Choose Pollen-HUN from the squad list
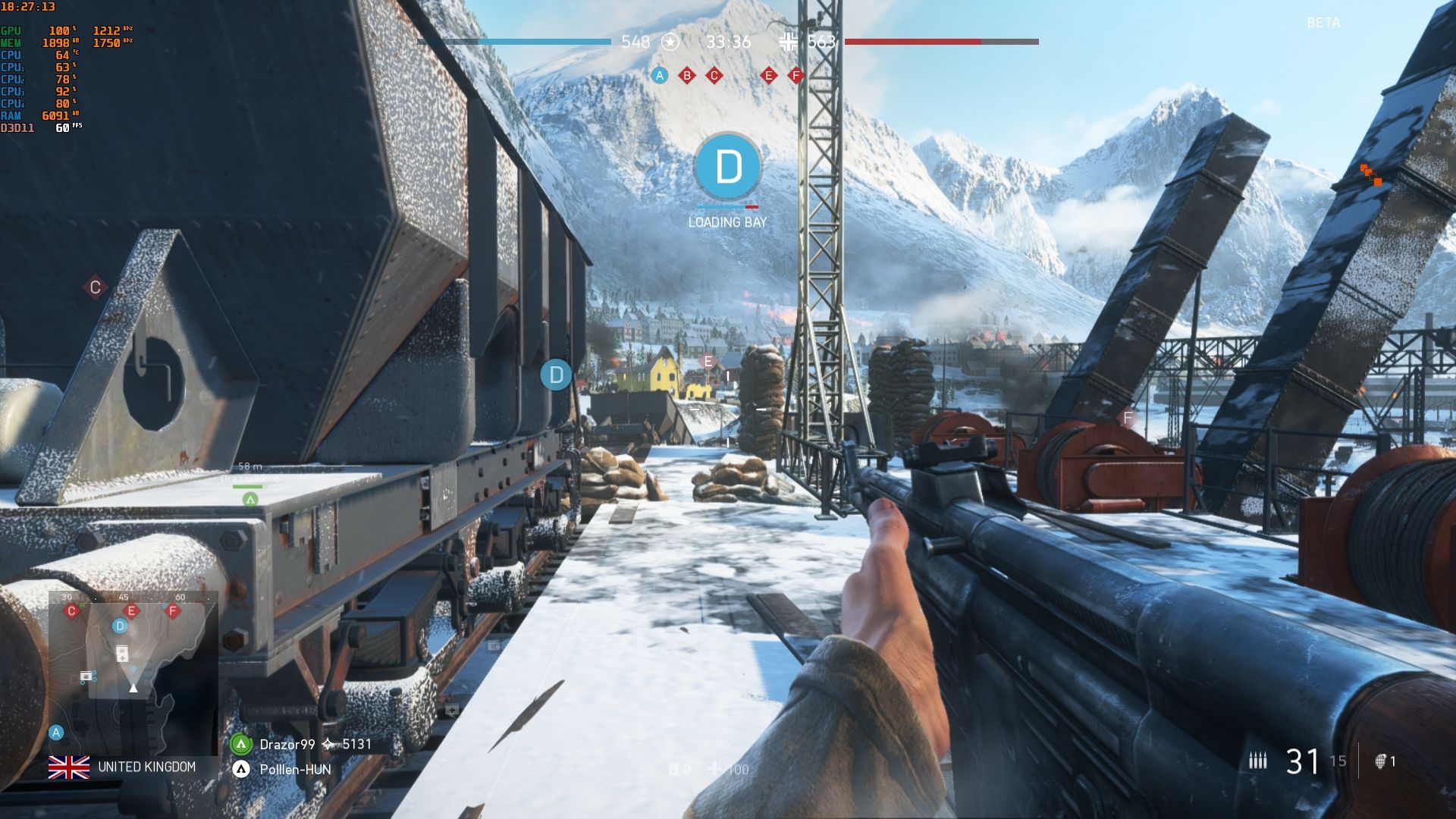The image size is (1456, 819). coord(295,769)
